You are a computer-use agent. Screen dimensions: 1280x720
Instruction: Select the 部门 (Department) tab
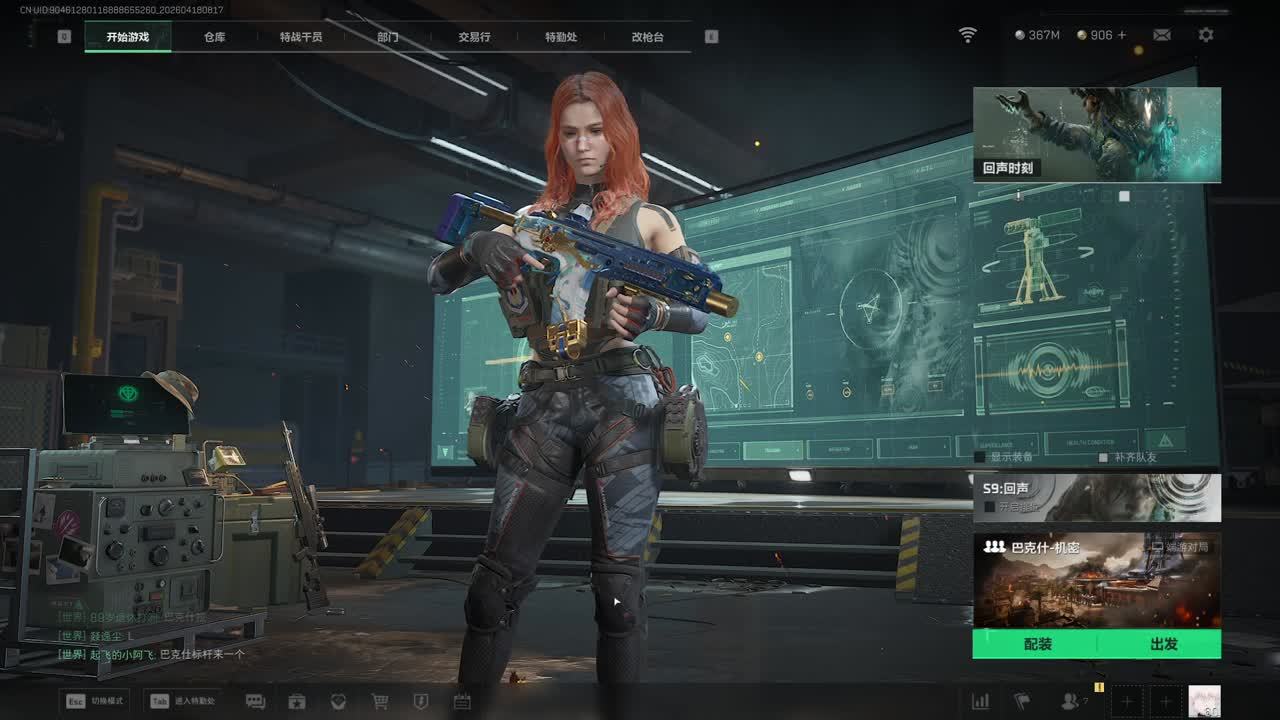pos(388,37)
